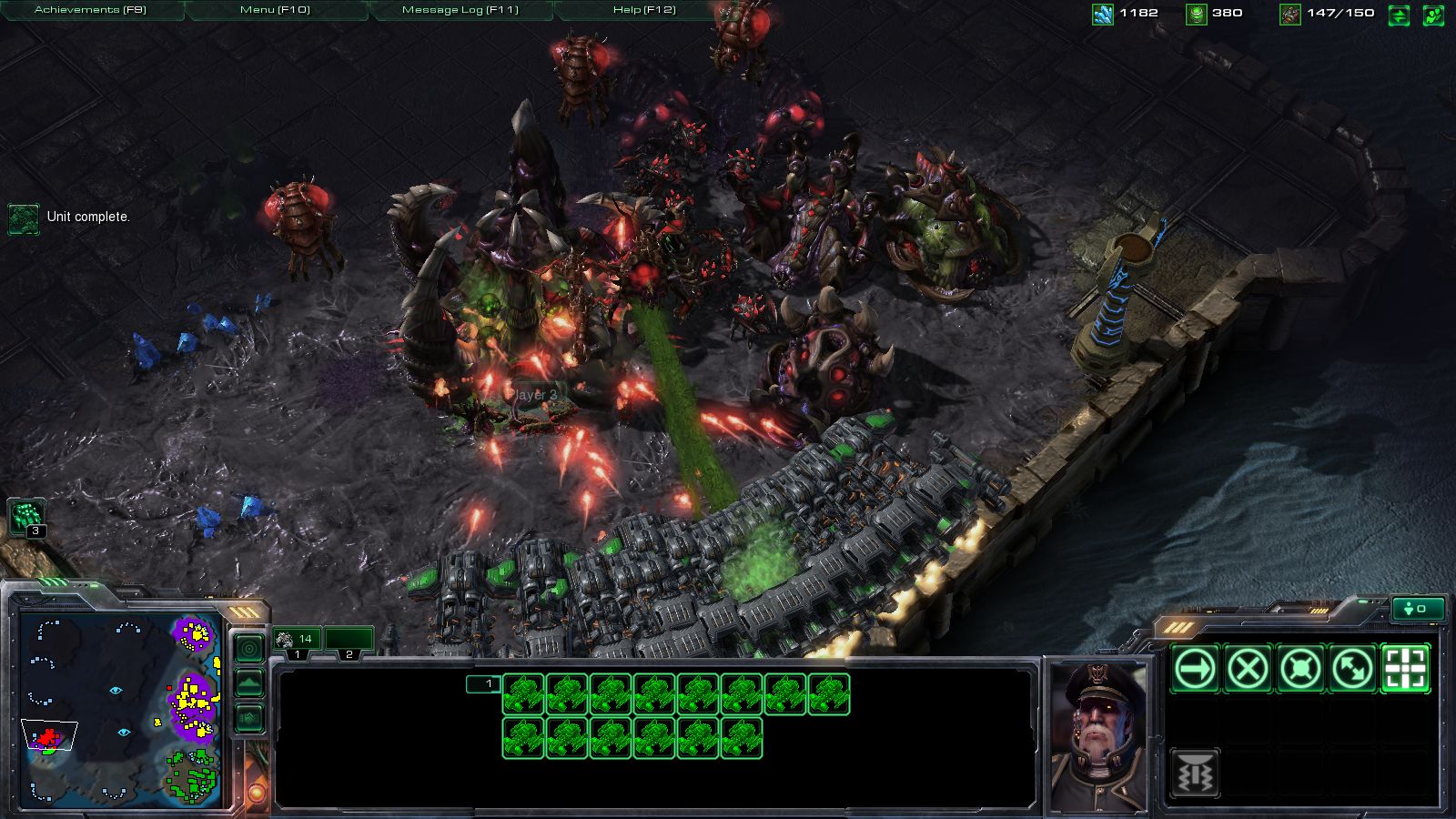Open the Achievements (F9) panel

[x=91, y=10]
